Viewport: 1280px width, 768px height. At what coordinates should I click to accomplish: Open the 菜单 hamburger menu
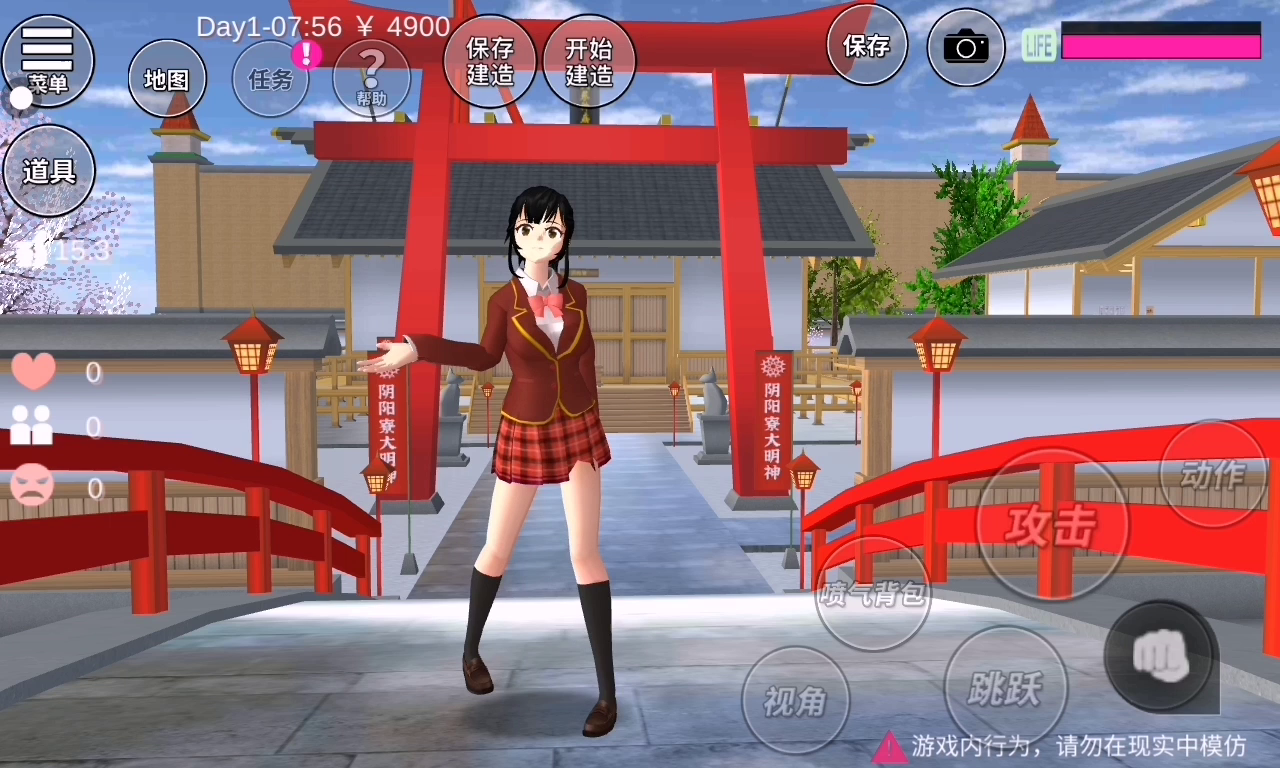pyautogui.click(x=48, y=60)
